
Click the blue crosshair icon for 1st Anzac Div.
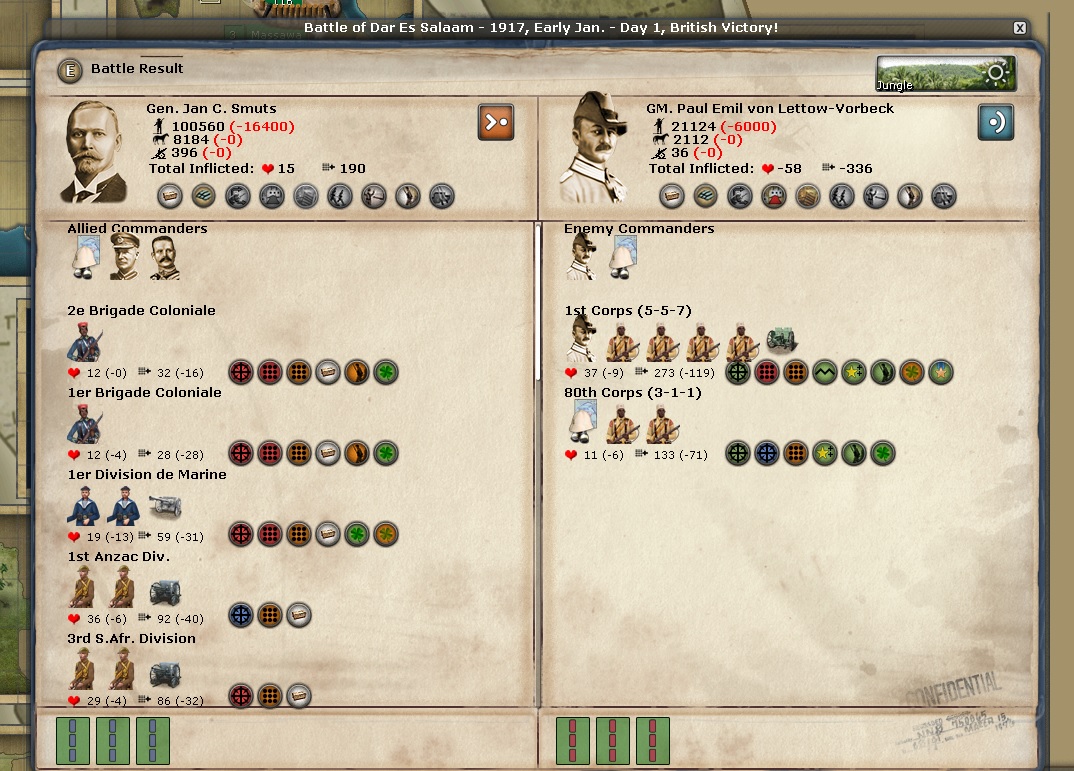click(x=241, y=613)
